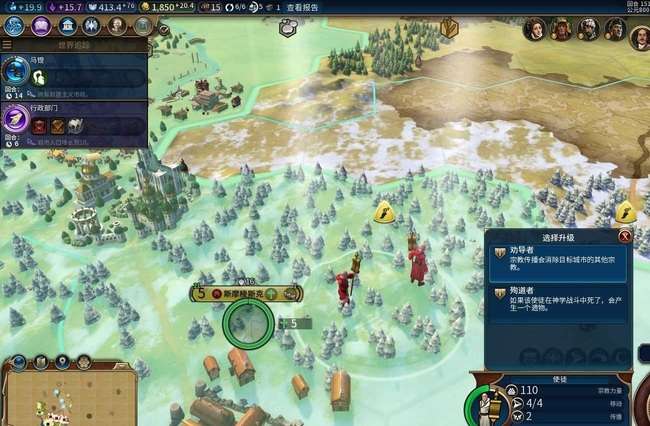The width and height of the screenshot is (650, 426).
Task: Open the technology tree button
Action: 15,25
